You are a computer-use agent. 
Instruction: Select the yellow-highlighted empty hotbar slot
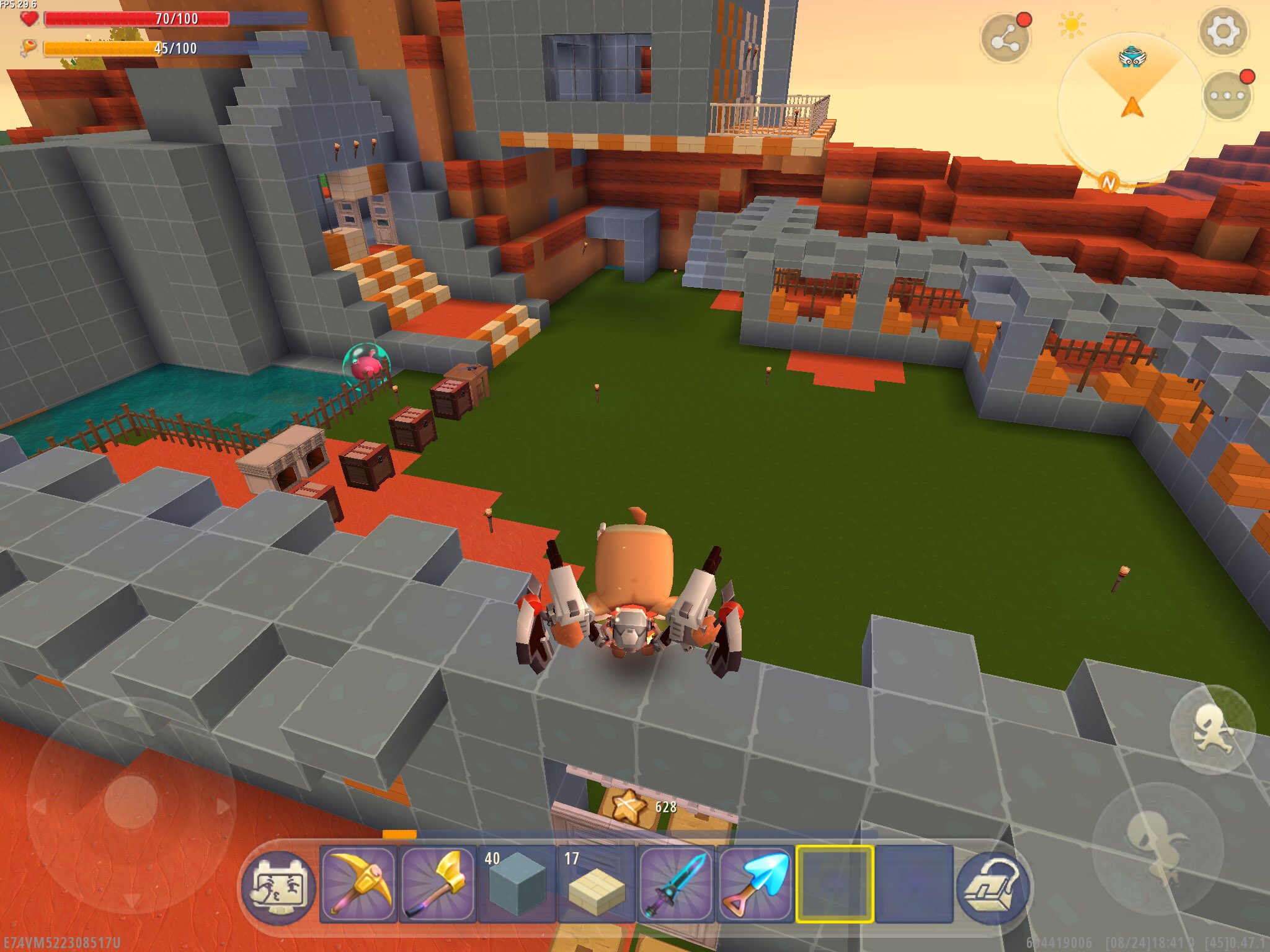coord(835,884)
